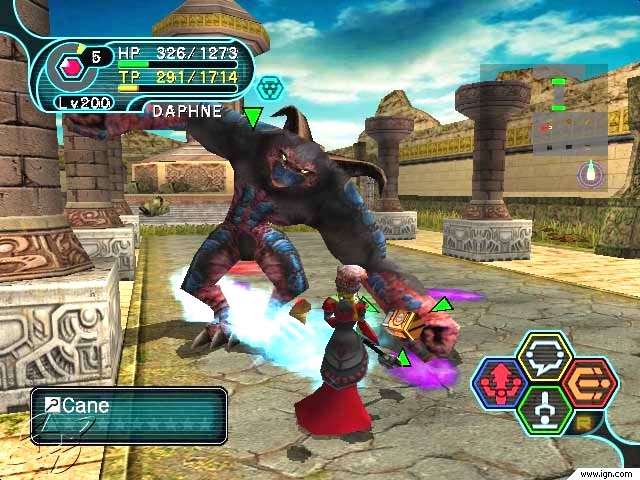Trigger the green-bordered hexagon action icon

pyautogui.click(x=544, y=409)
